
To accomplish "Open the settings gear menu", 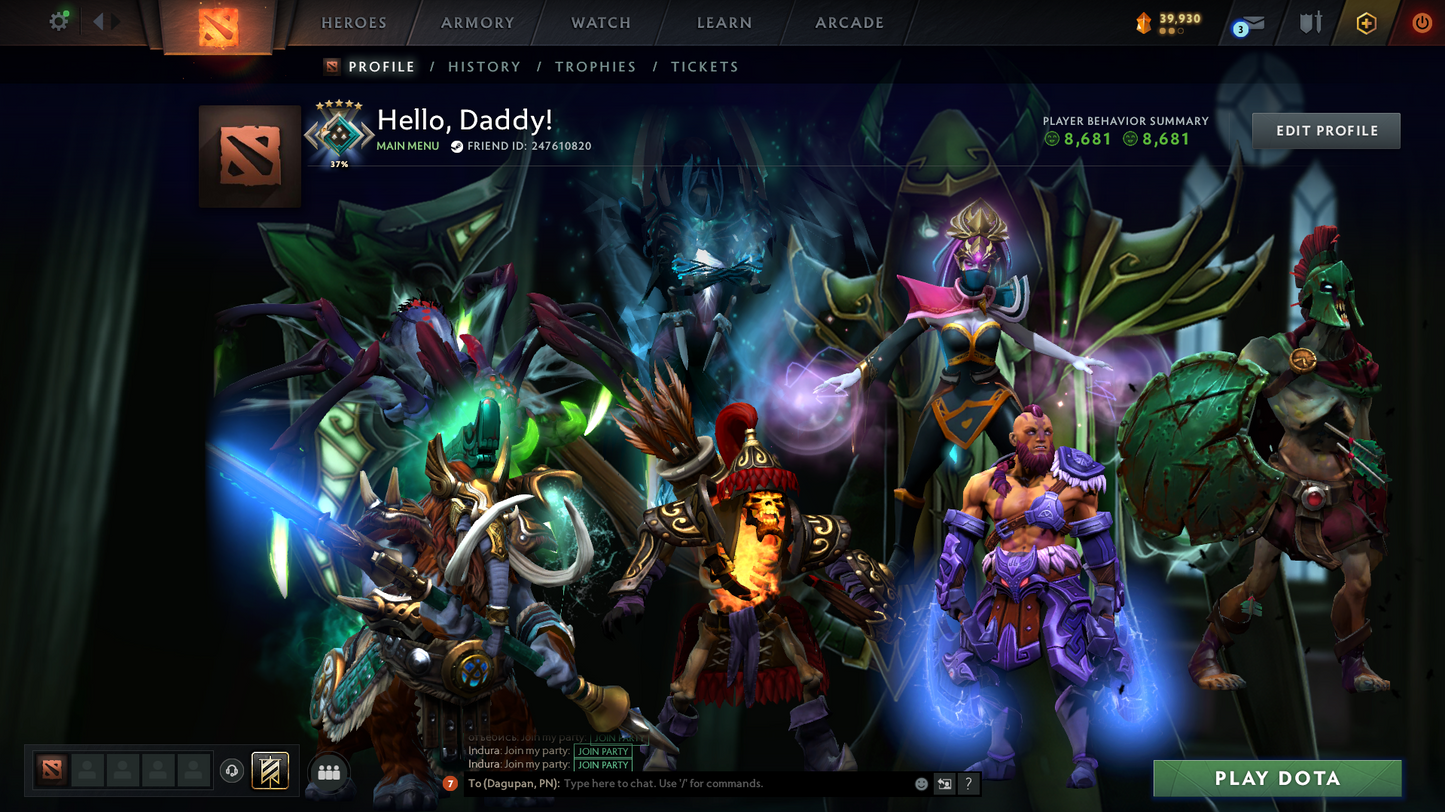I will click(59, 21).
